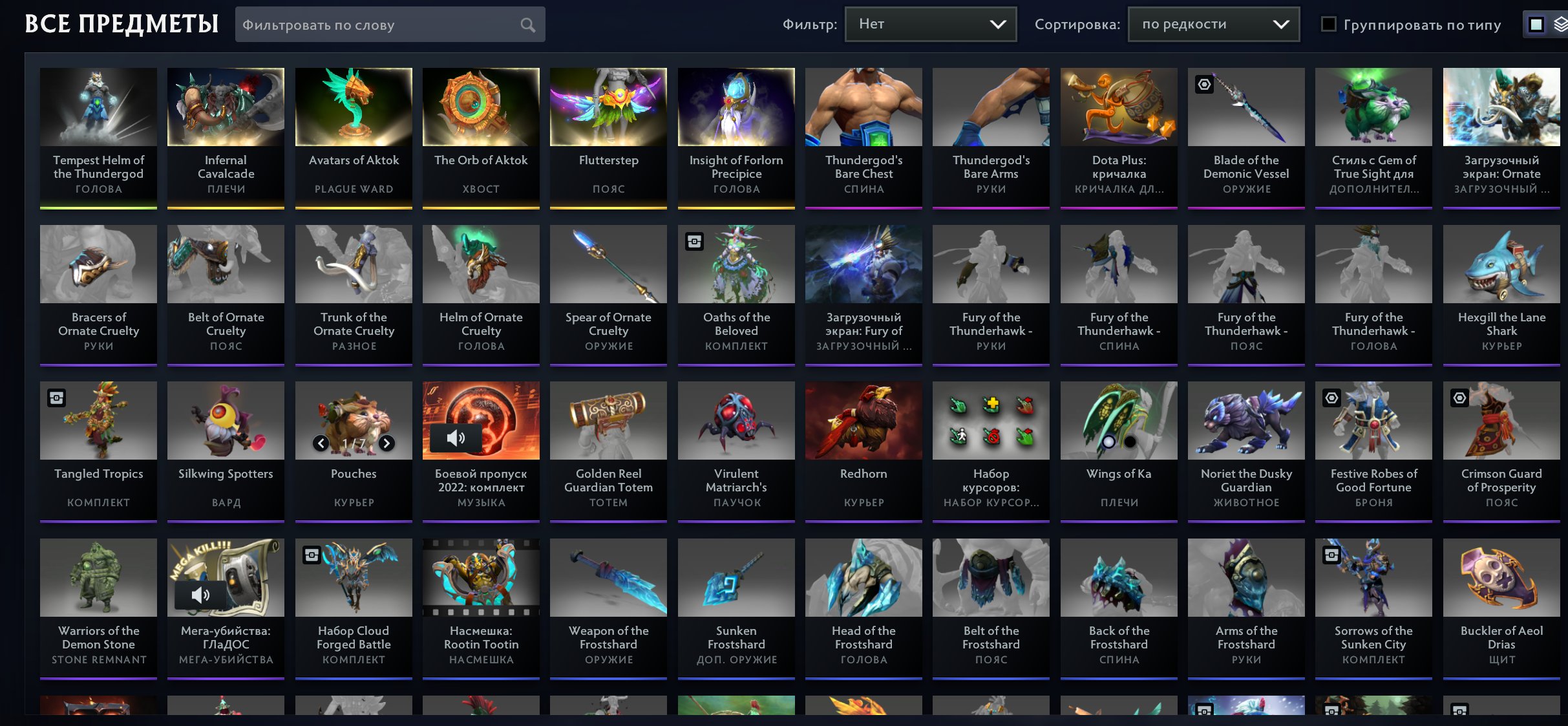Click the eye icon on Blade of the Demonic Vessel
The width and height of the screenshot is (1568, 726).
tap(1203, 85)
